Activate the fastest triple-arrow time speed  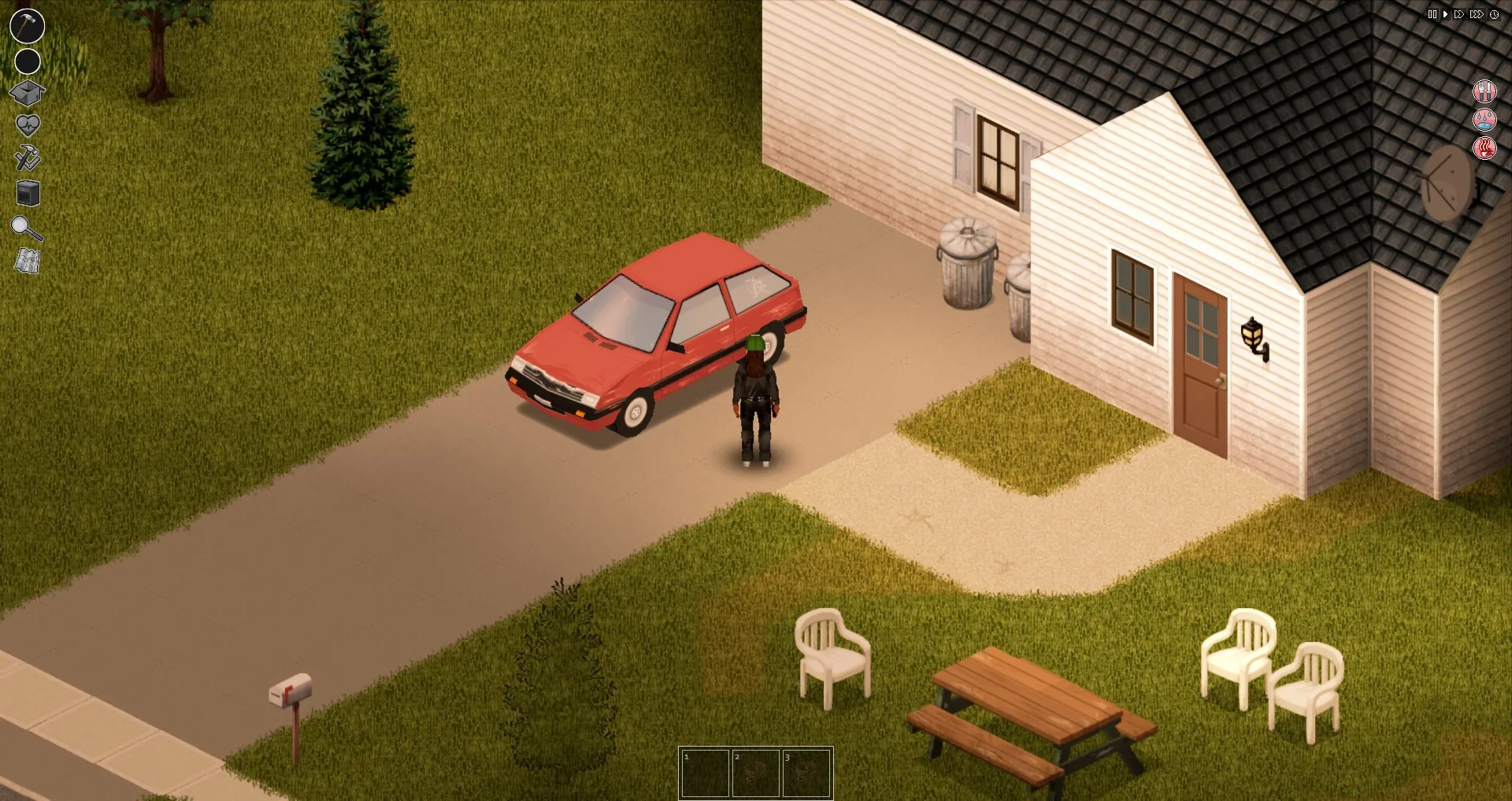(x=1477, y=14)
